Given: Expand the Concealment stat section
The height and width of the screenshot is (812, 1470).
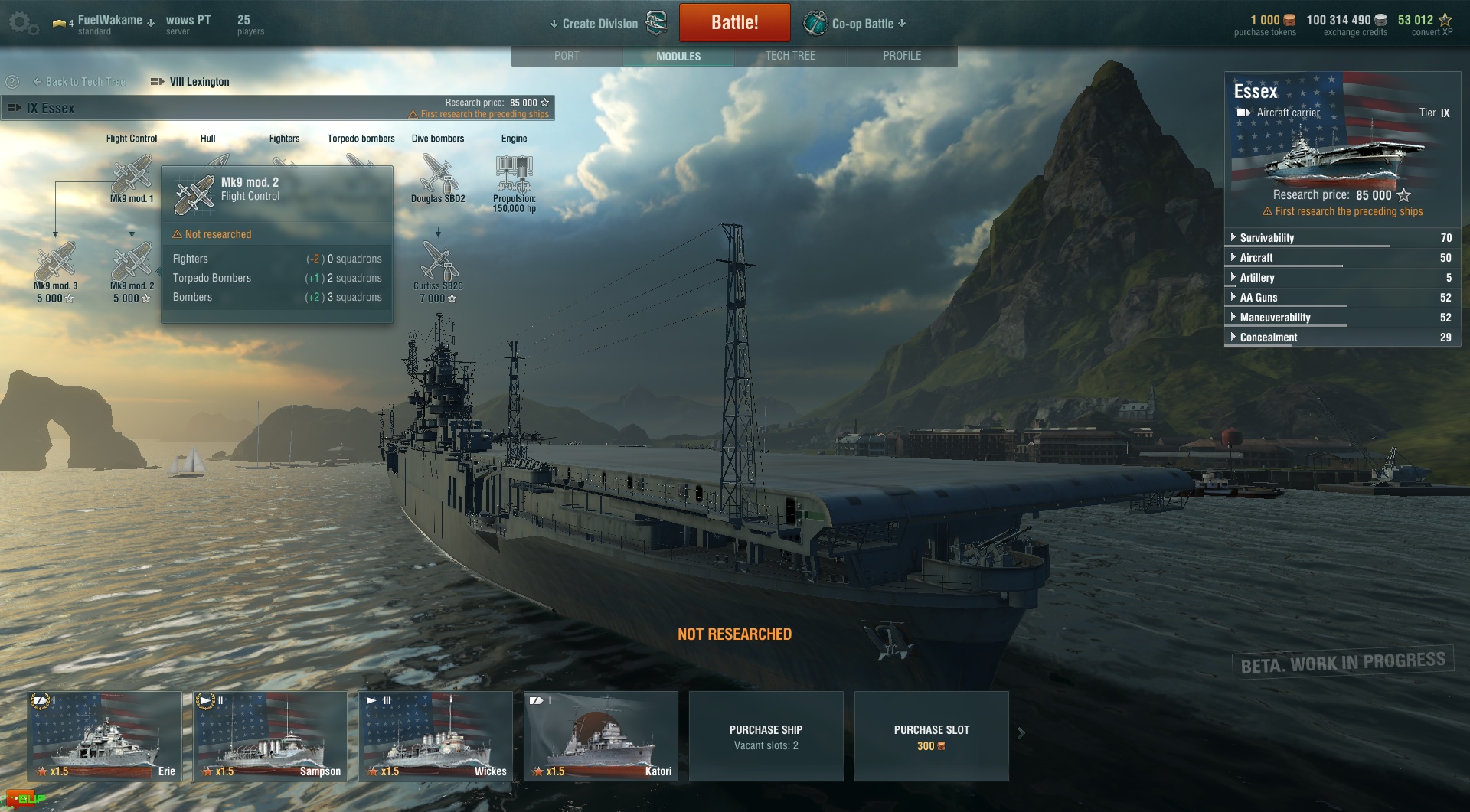Looking at the screenshot, I should [1268, 338].
